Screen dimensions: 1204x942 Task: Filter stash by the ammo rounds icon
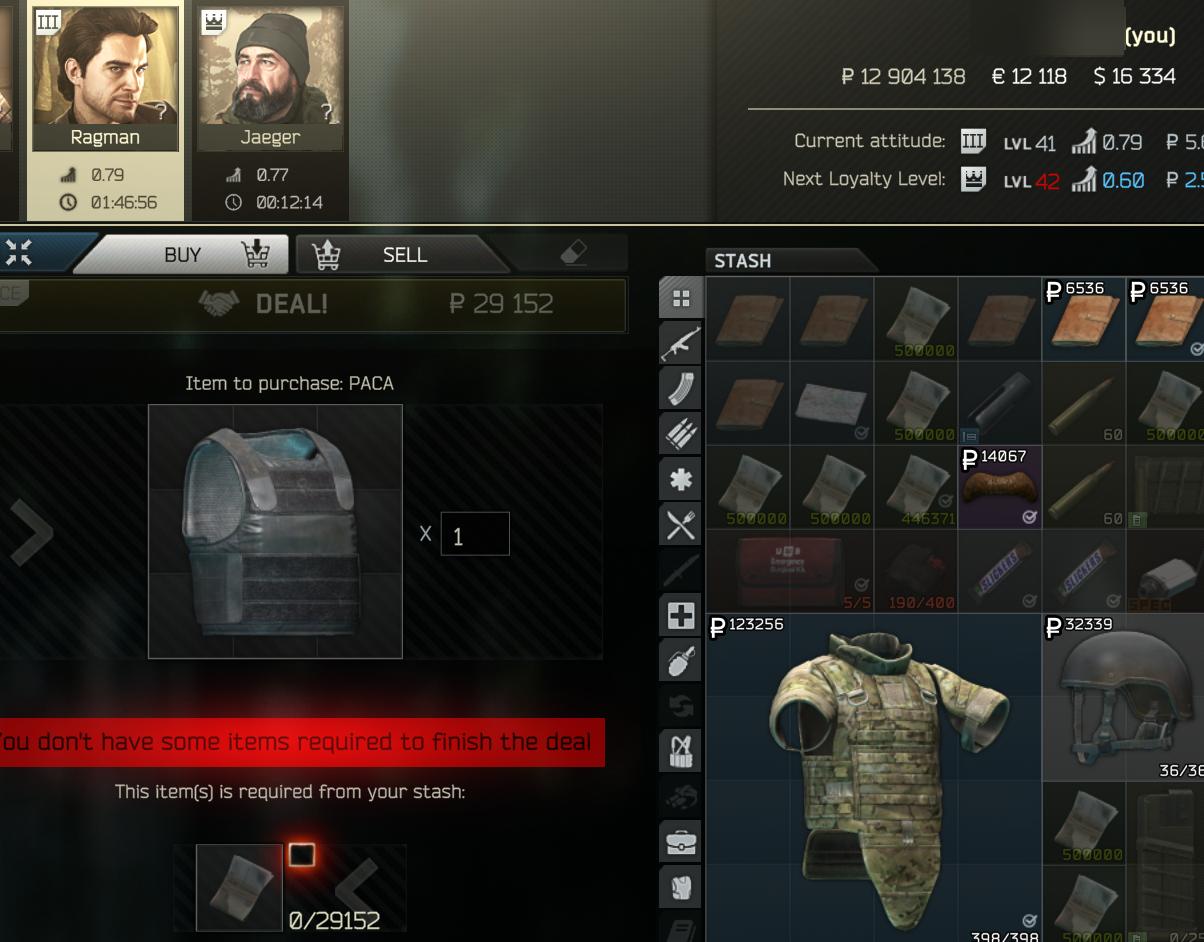tap(681, 433)
